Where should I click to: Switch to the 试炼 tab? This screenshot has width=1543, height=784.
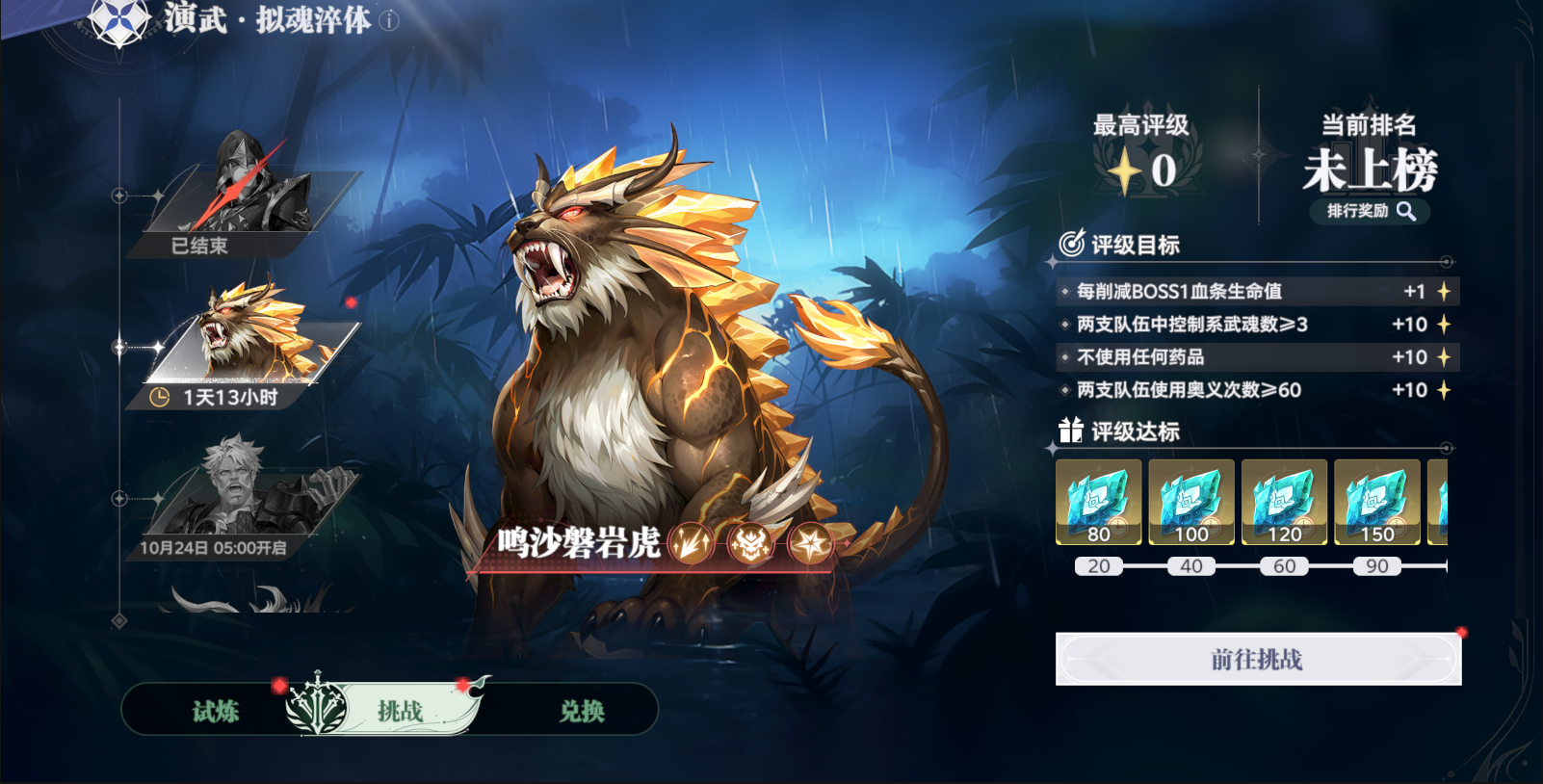tap(217, 711)
